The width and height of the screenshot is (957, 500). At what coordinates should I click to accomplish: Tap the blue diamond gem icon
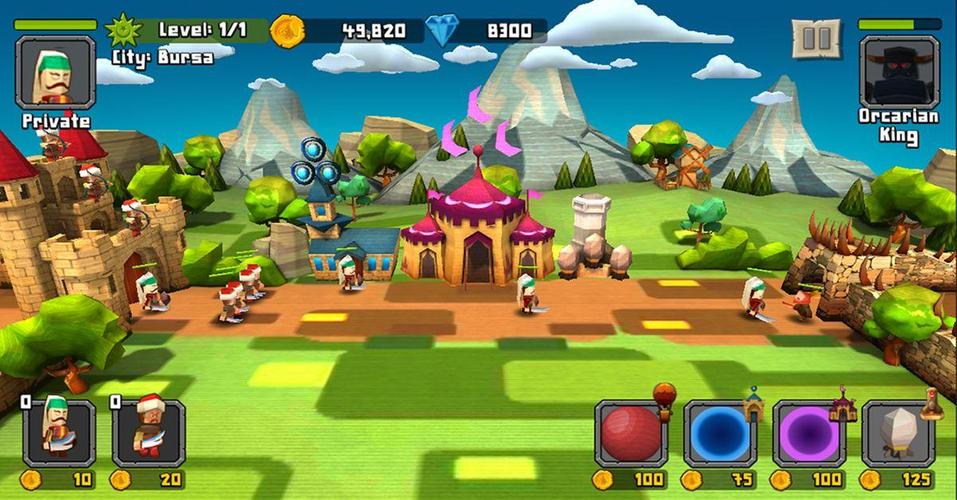441,31
